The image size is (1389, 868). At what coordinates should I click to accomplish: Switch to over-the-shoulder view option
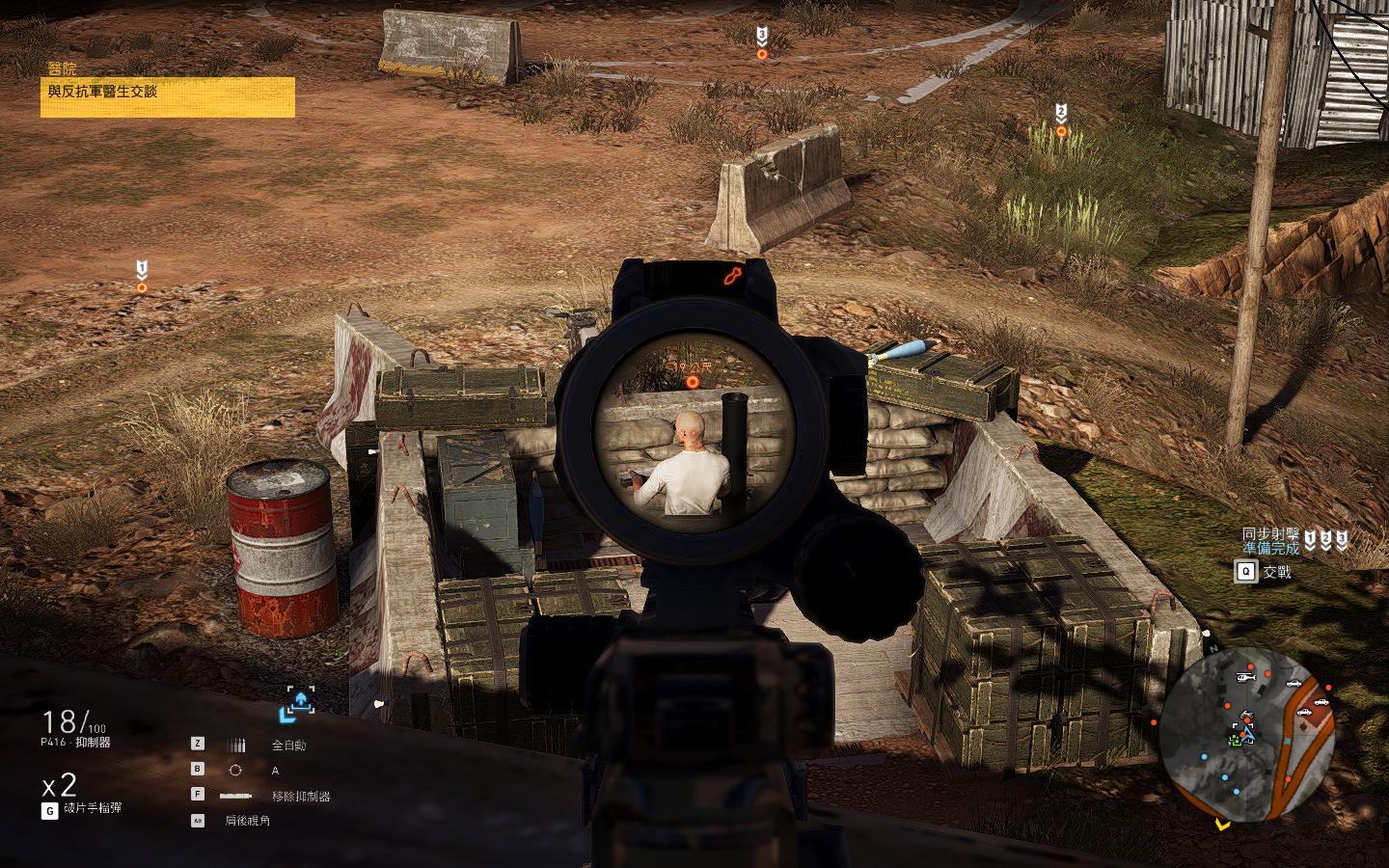(247, 821)
